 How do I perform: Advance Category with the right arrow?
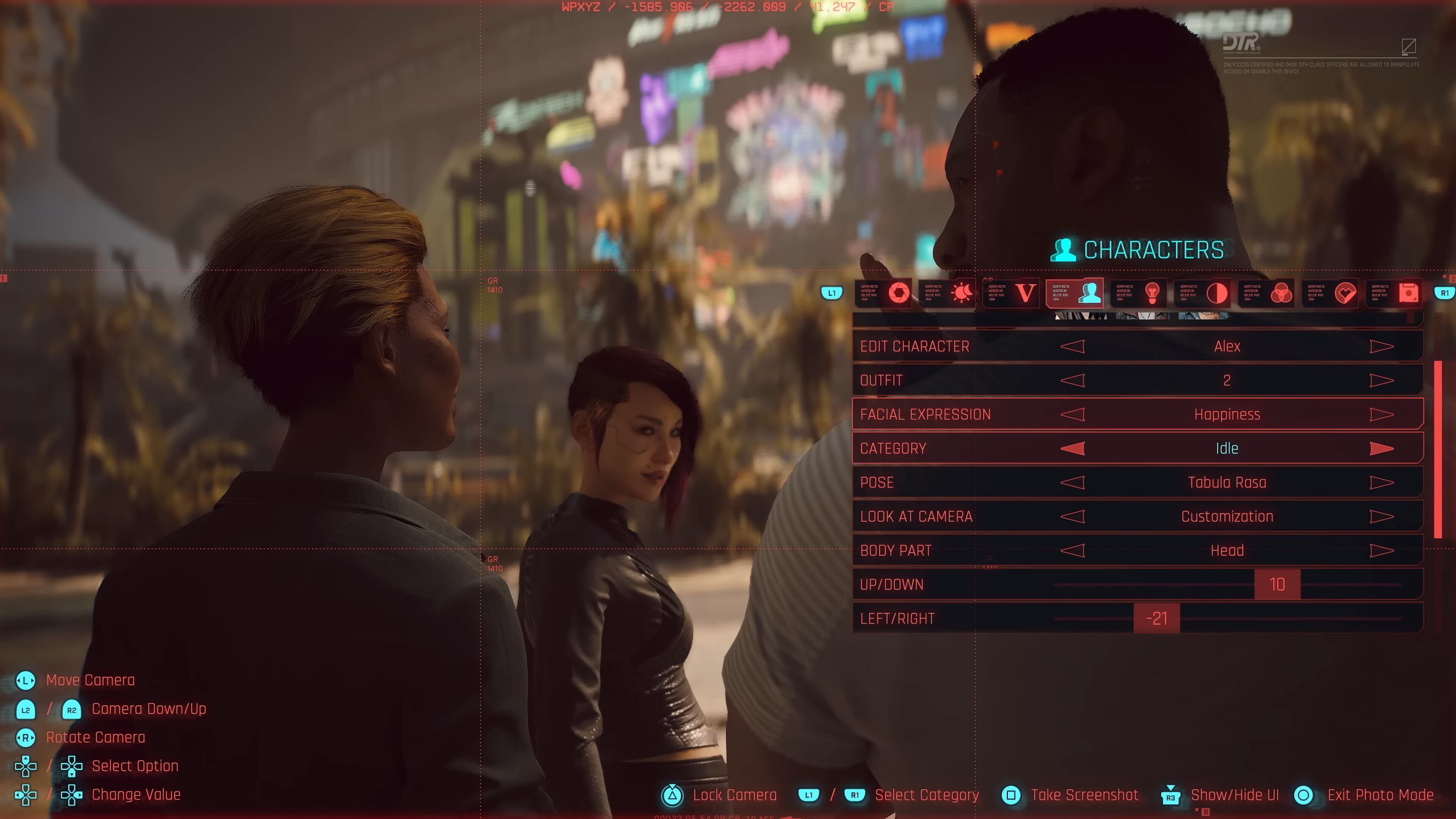point(1381,448)
